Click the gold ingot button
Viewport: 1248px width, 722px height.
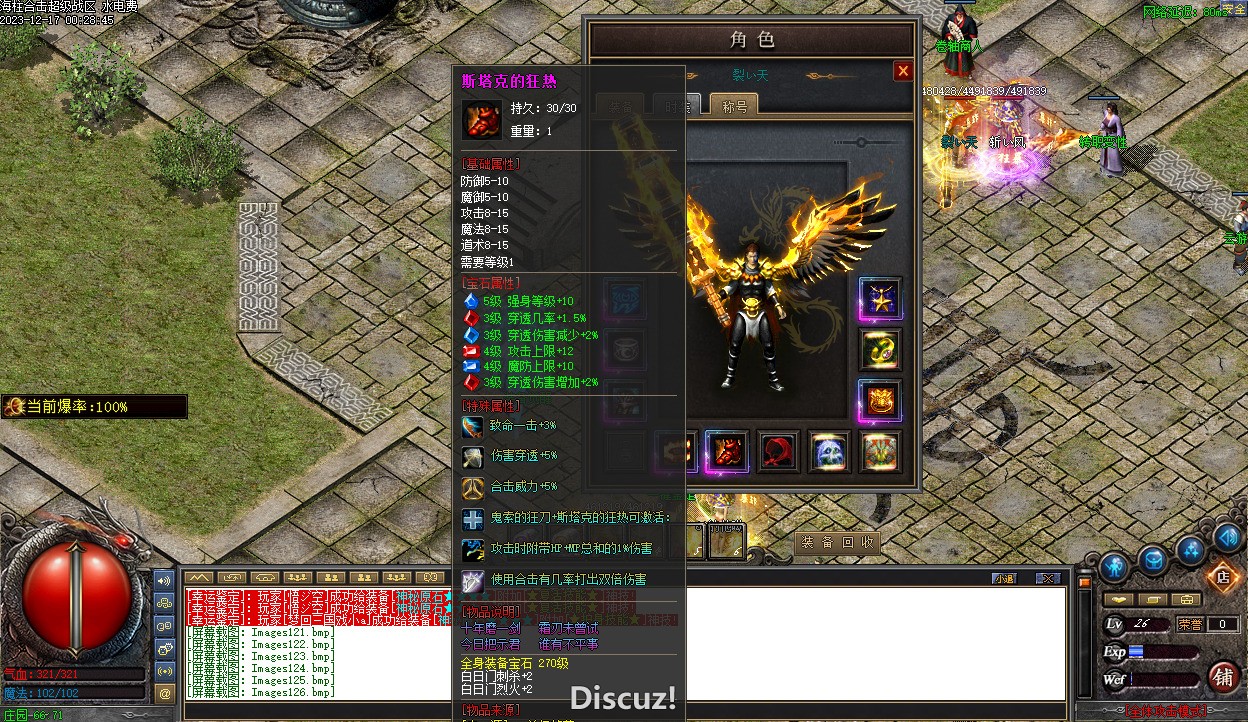pyautogui.click(x=1119, y=599)
